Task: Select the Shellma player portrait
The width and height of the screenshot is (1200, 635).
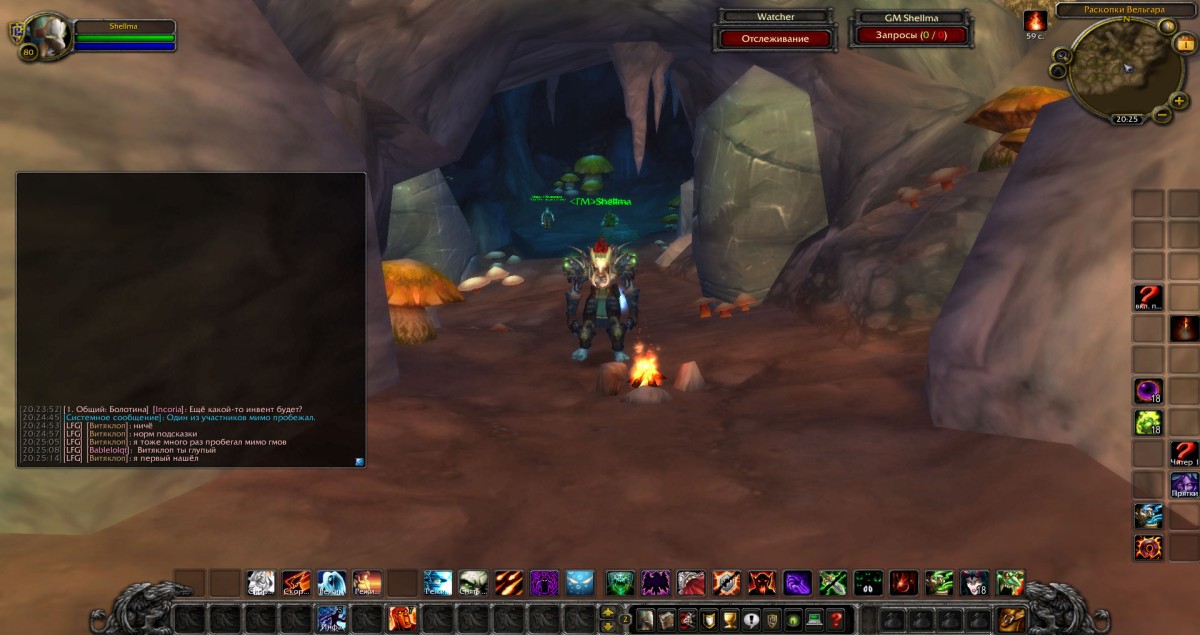Action: click(x=45, y=35)
